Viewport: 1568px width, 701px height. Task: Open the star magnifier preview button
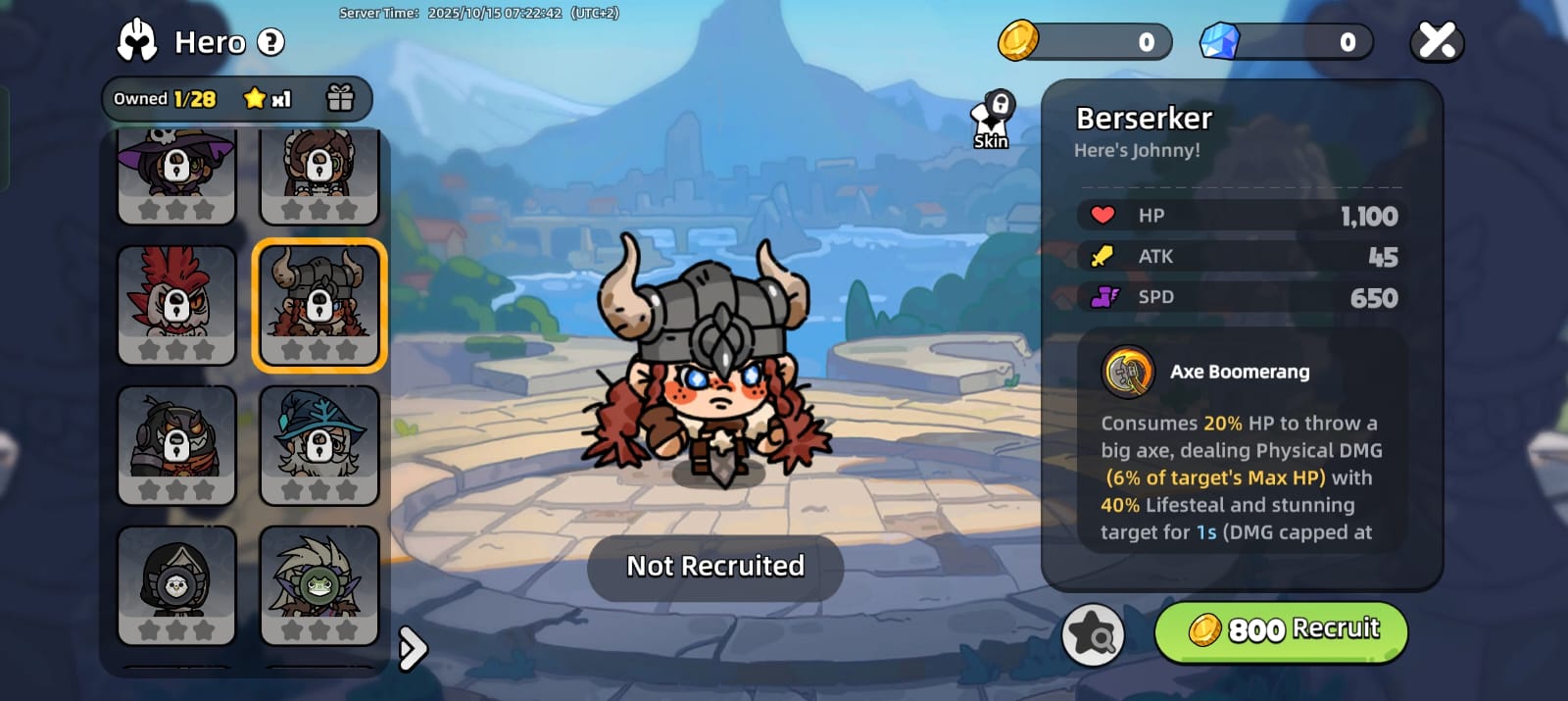click(x=1093, y=634)
